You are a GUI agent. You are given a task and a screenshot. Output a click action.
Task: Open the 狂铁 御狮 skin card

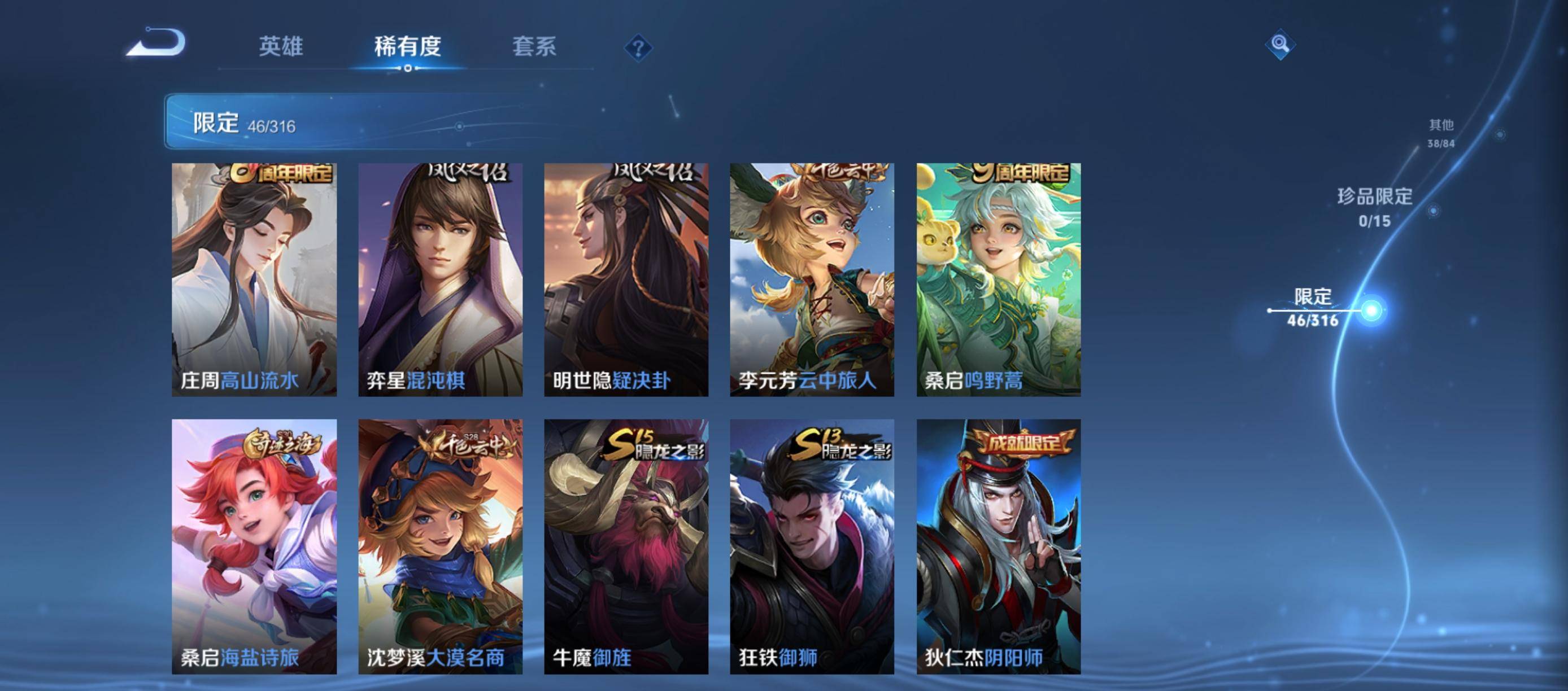(x=812, y=546)
